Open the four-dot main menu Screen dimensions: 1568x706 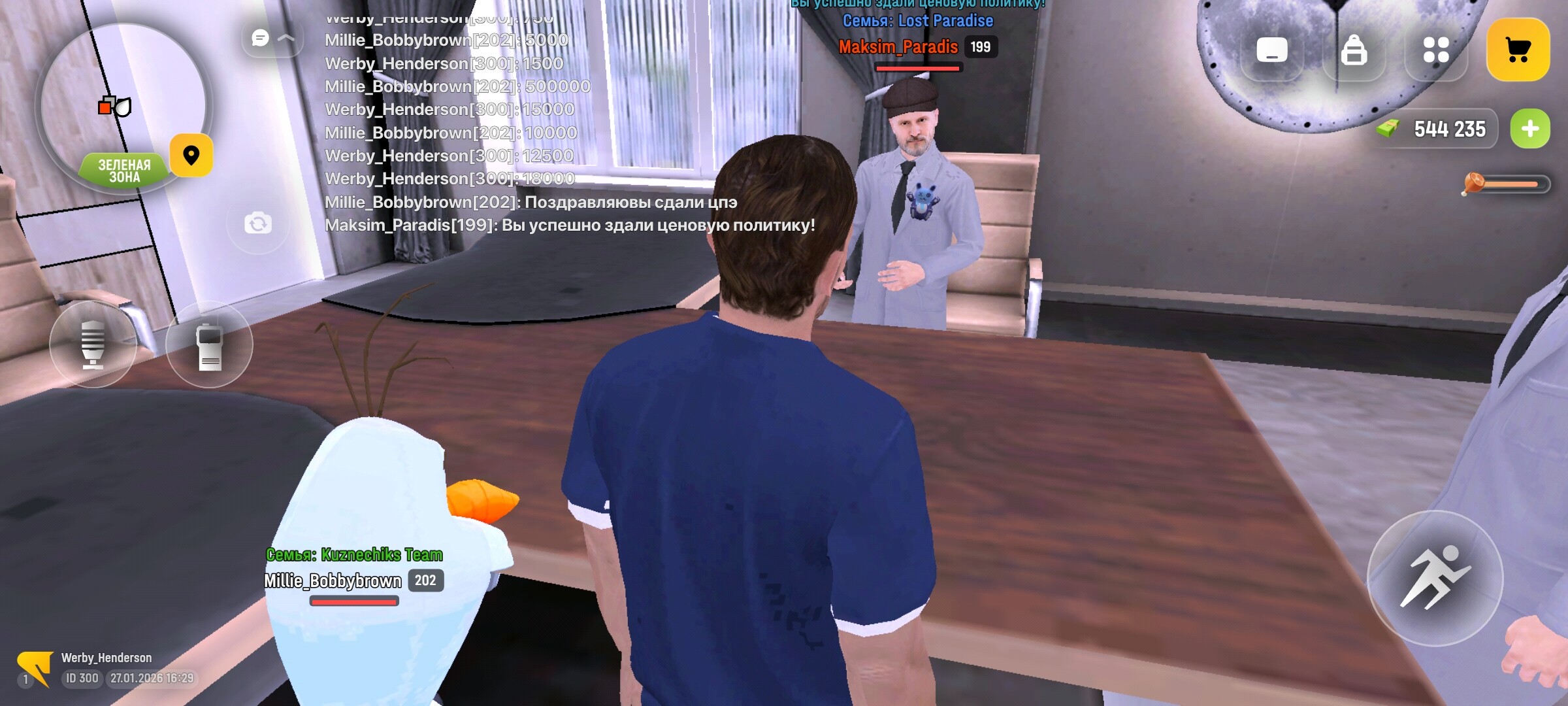coord(1435,50)
